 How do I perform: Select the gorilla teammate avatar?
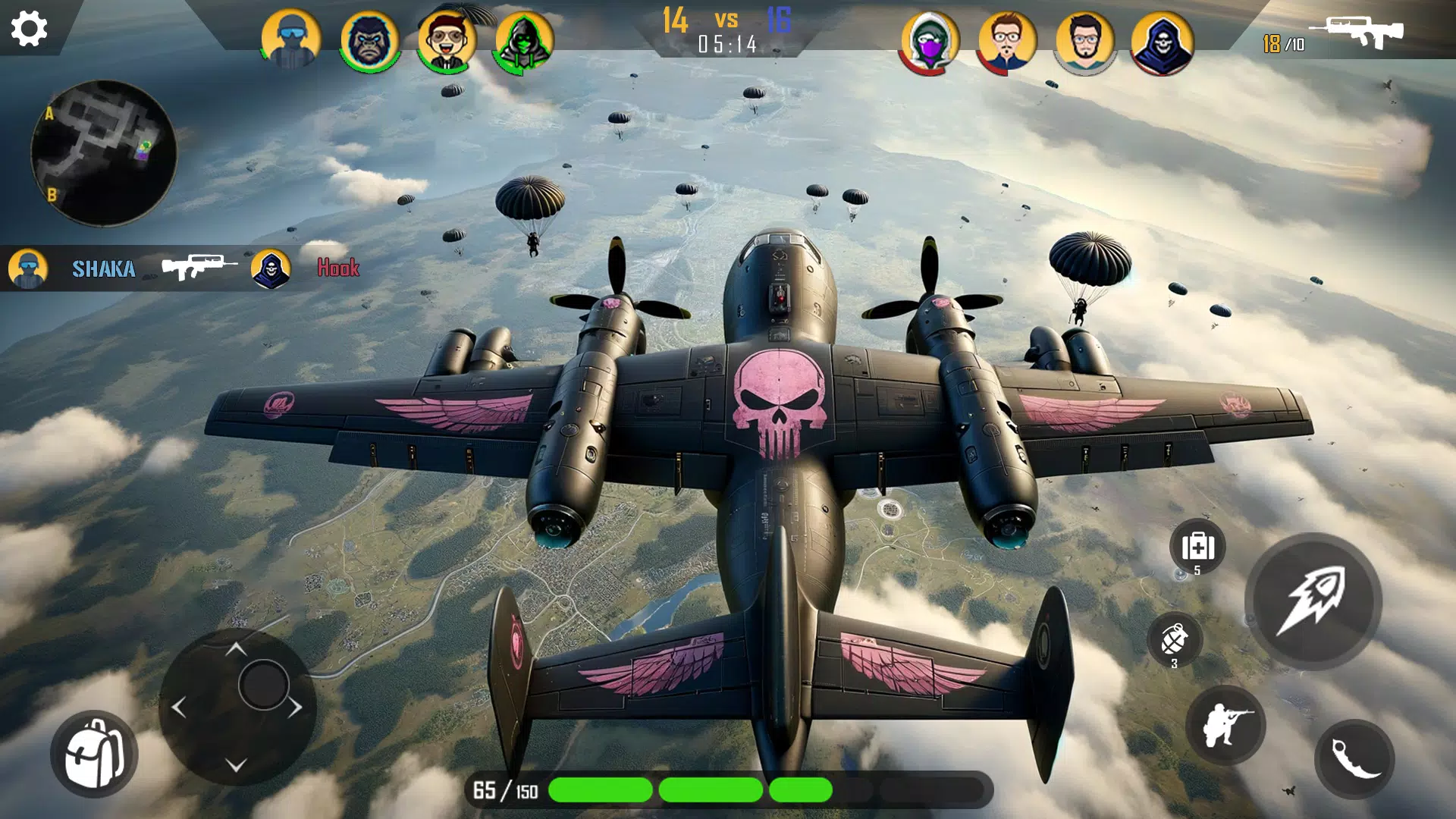[369, 40]
